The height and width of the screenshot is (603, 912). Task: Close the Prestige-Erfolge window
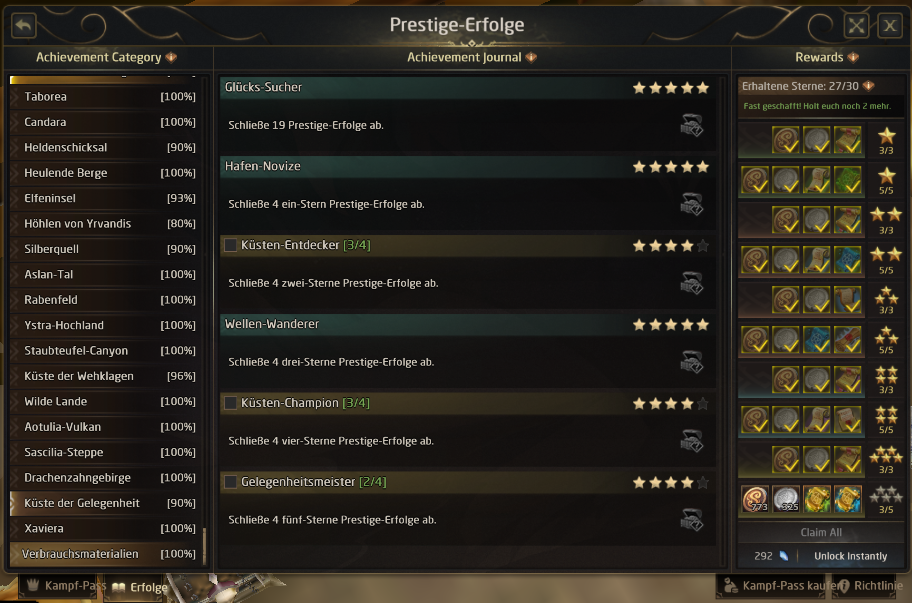[889, 26]
